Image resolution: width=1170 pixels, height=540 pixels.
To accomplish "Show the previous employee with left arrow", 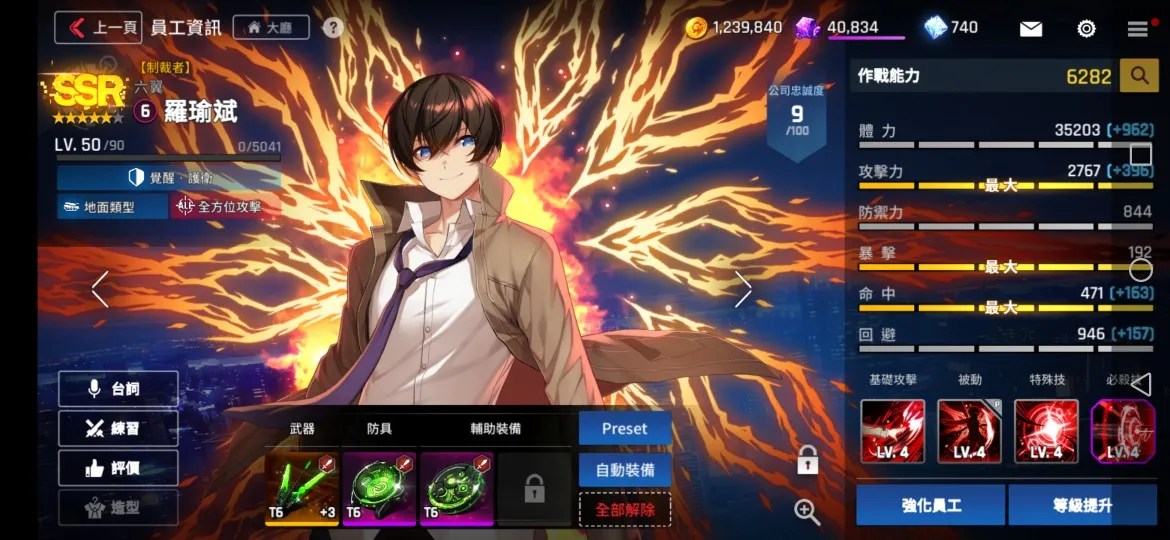I will coord(100,290).
